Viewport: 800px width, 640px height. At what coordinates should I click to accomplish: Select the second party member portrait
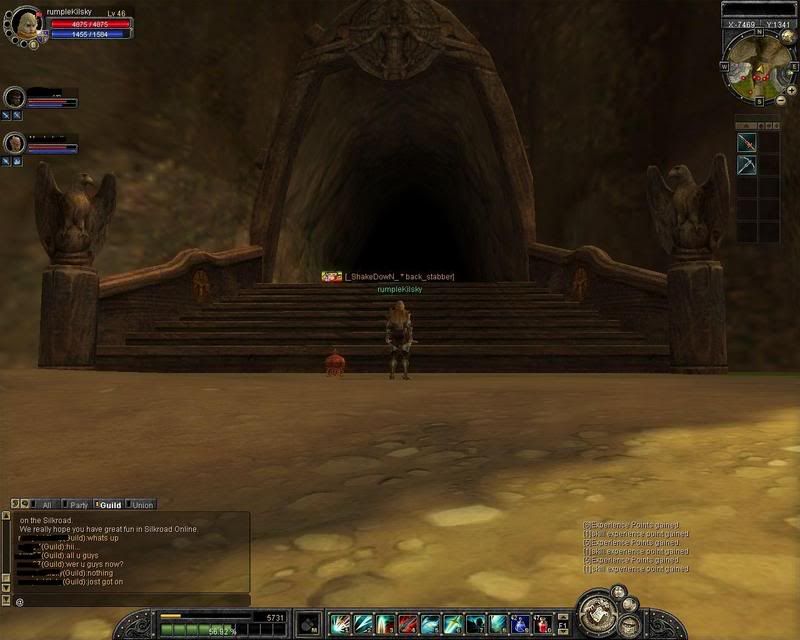pos(14,143)
